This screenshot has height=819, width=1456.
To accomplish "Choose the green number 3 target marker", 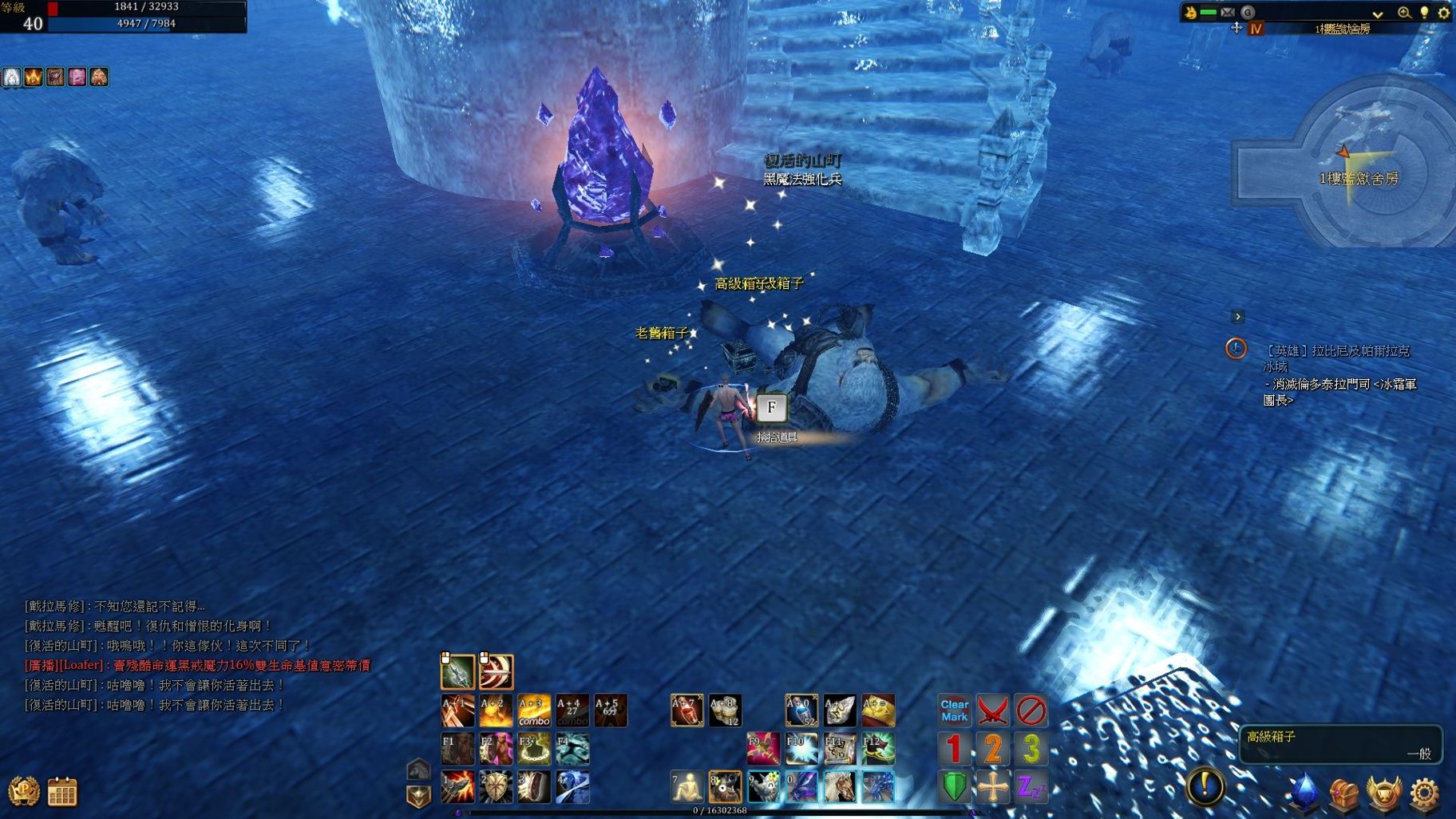I will pyautogui.click(x=1031, y=749).
